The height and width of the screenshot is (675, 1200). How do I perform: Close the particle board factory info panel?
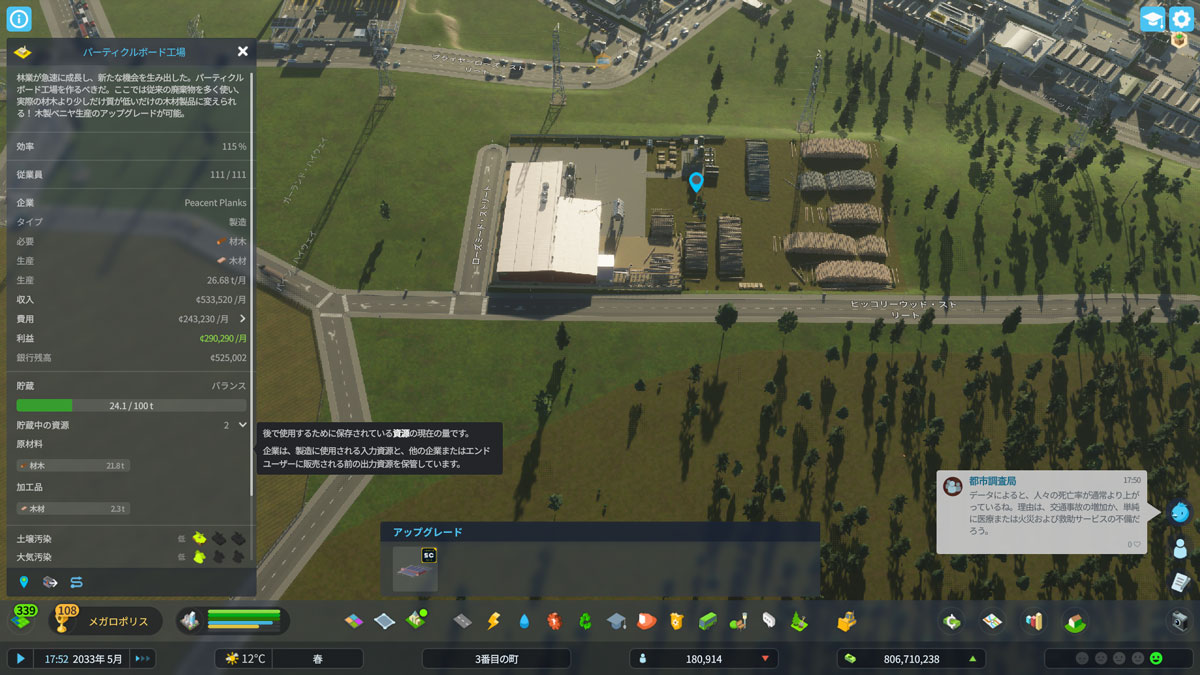243,51
